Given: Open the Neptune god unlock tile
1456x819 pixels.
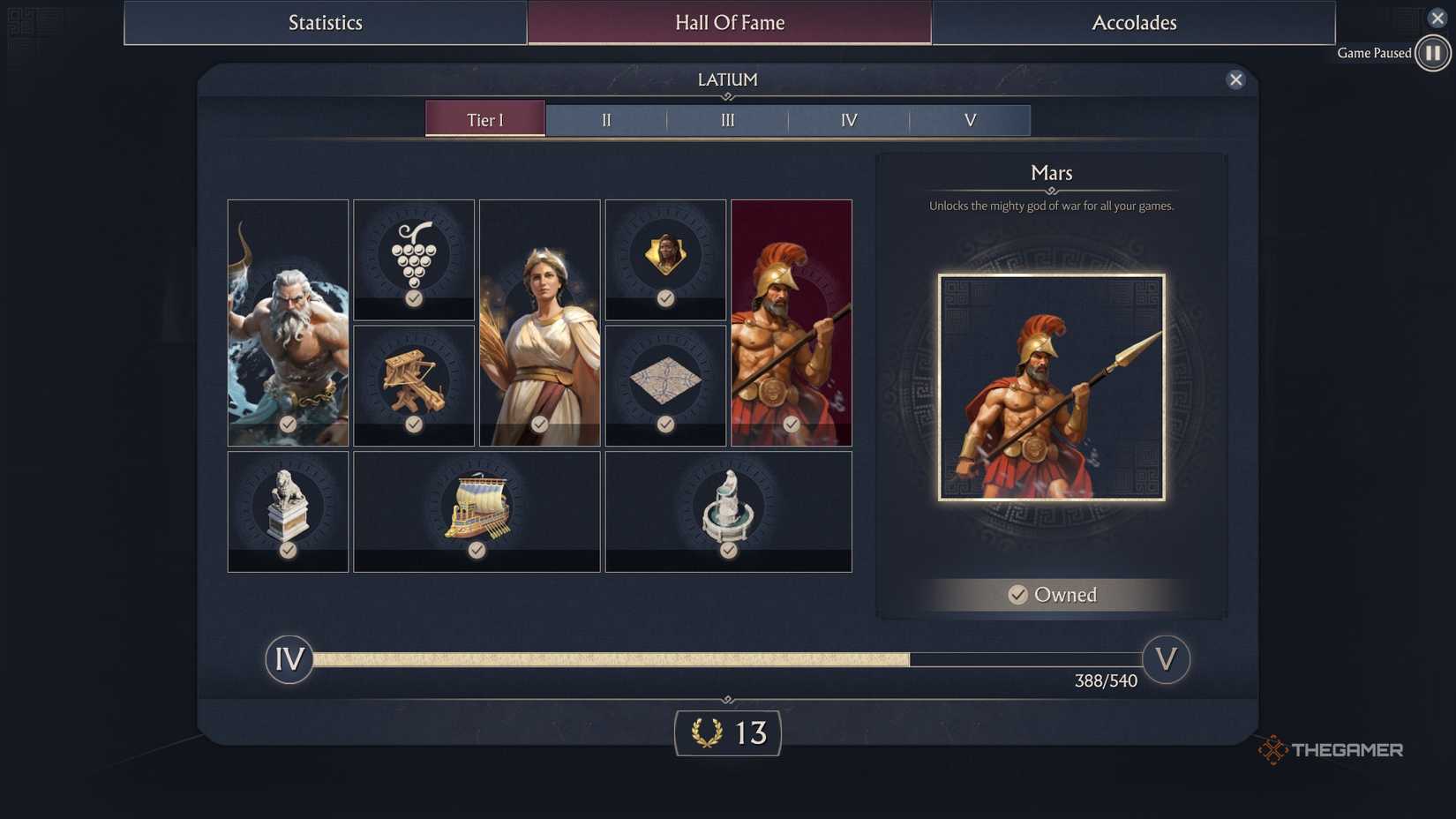Looking at the screenshot, I should point(288,322).
